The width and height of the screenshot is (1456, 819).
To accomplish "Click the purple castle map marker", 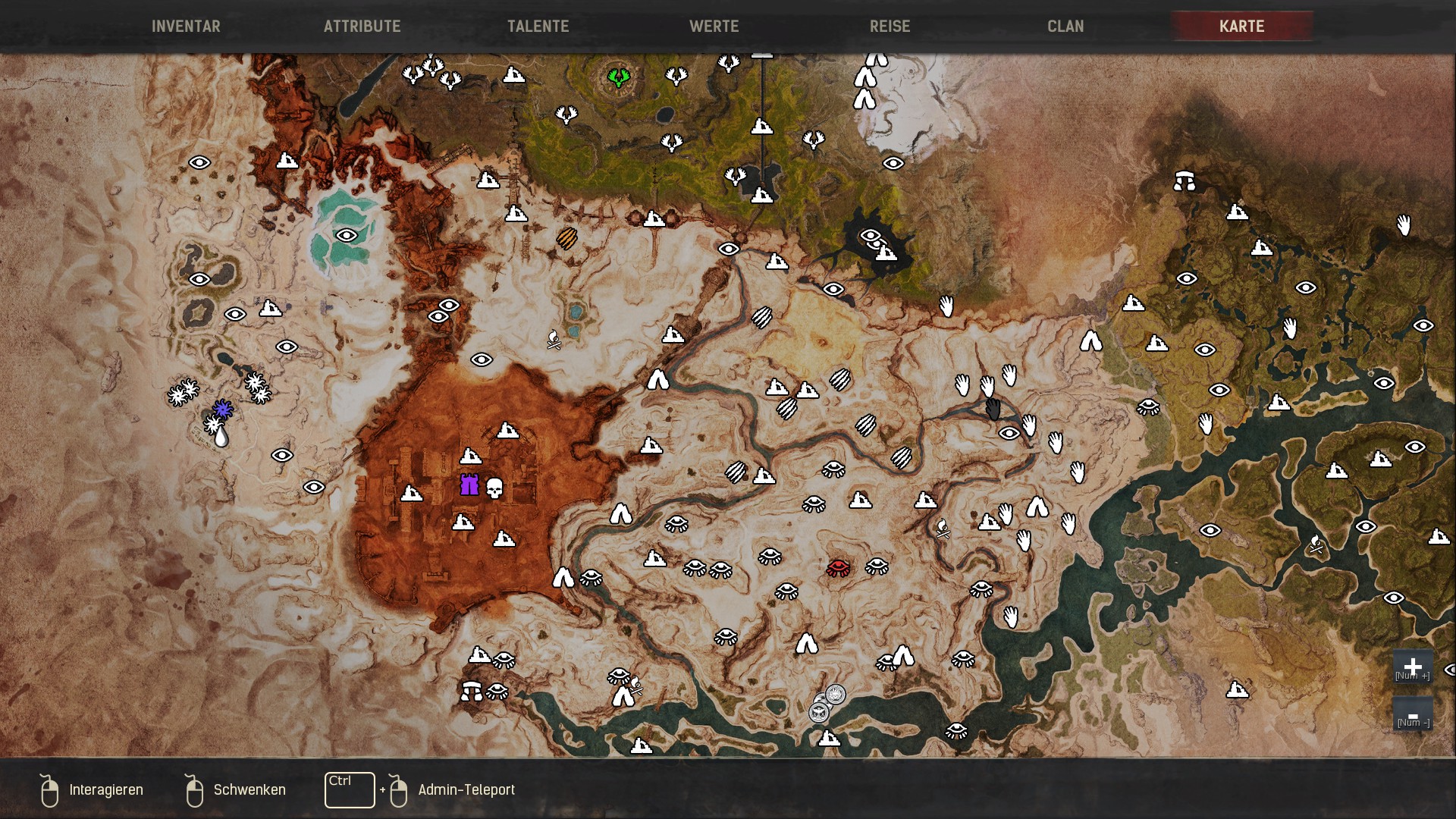I will click(469, 485).
